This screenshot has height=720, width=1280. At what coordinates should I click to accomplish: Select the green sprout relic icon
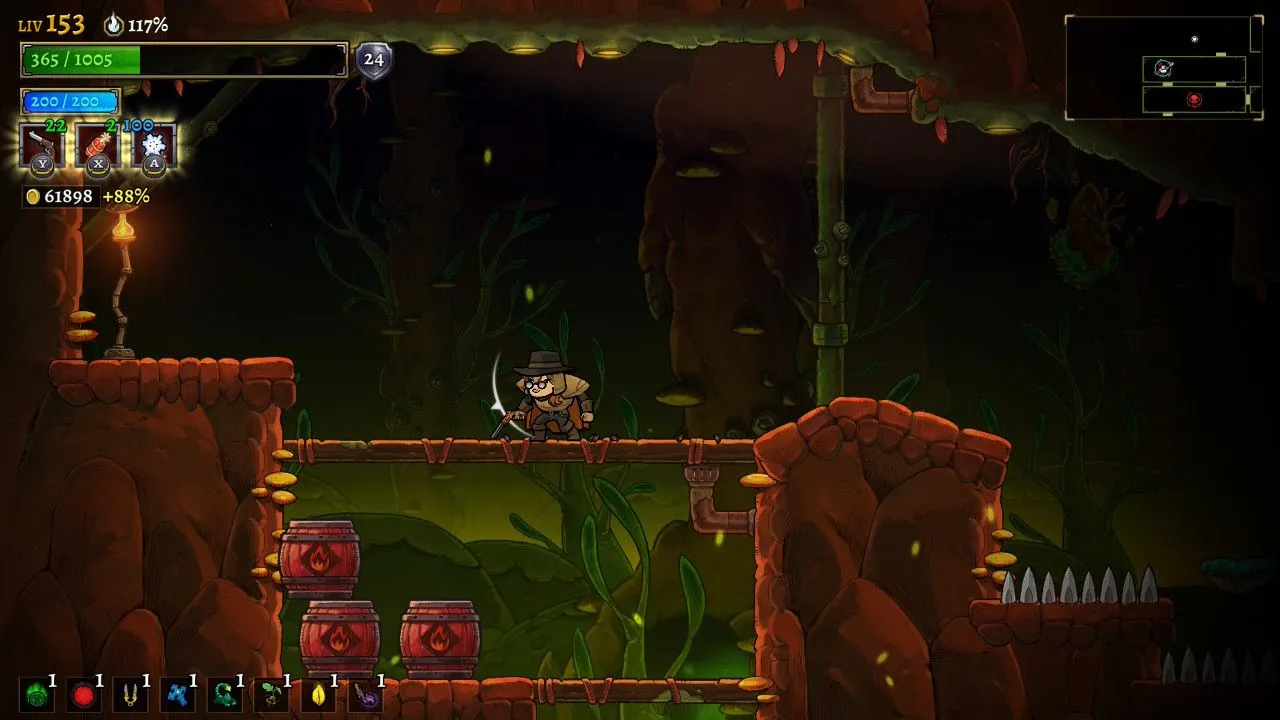pos(271,694)
